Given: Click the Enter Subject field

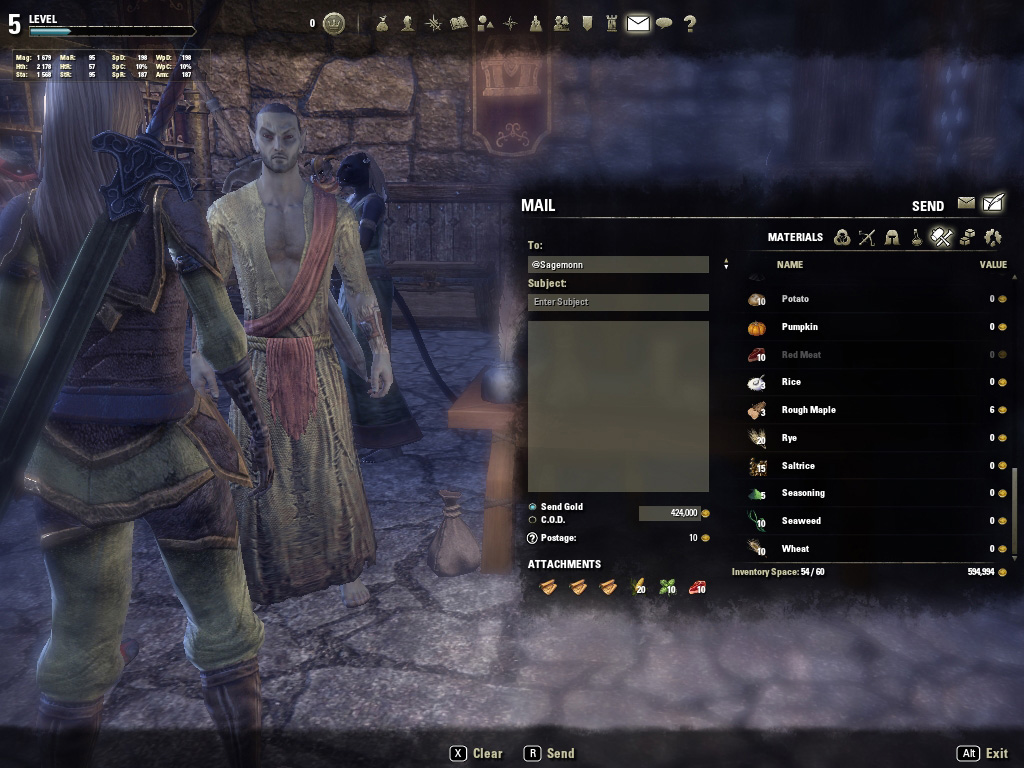Looking at the screenshot, I should (x=618, y=302).
